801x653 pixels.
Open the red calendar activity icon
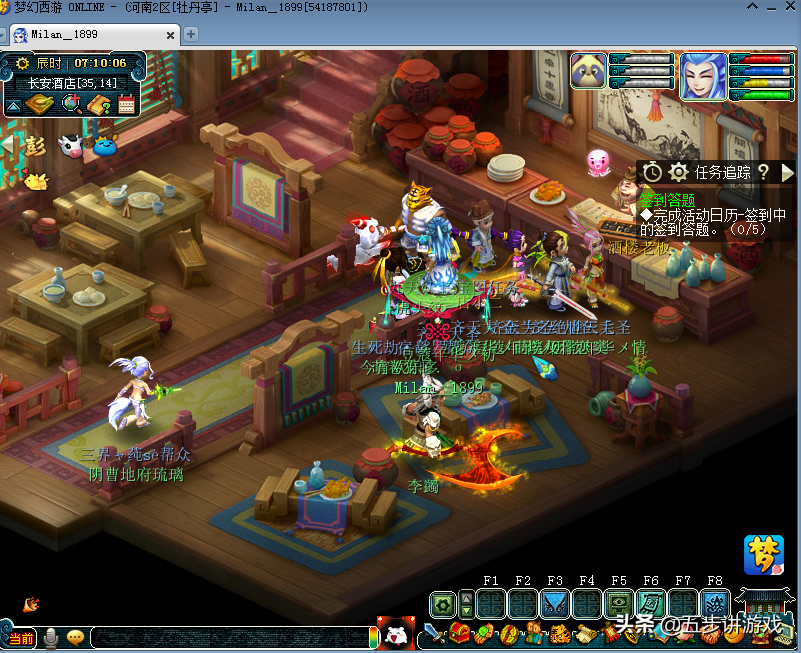(127, 103)
